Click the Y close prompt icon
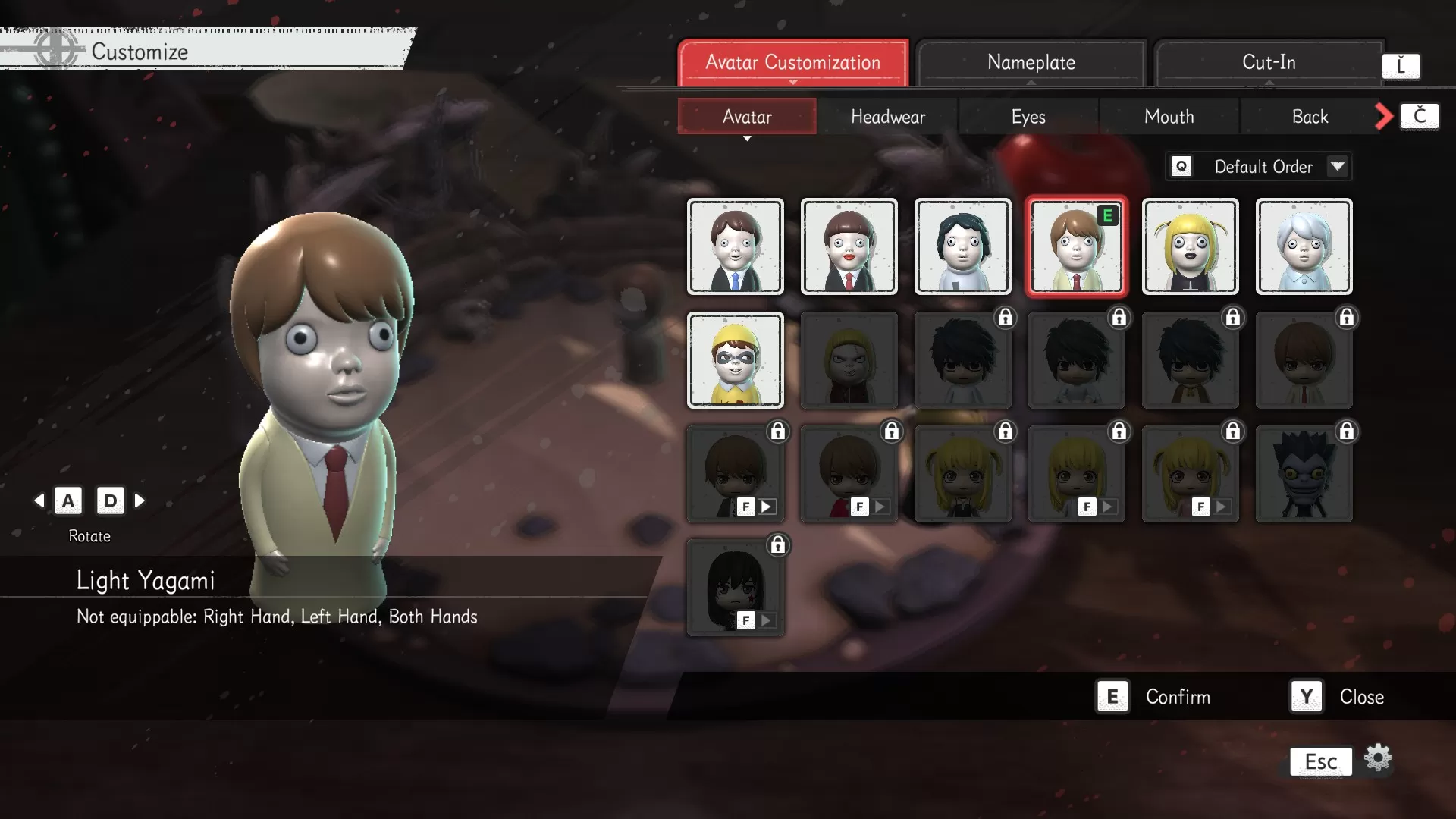The image size is (1456, 819). click(1304, 696)
